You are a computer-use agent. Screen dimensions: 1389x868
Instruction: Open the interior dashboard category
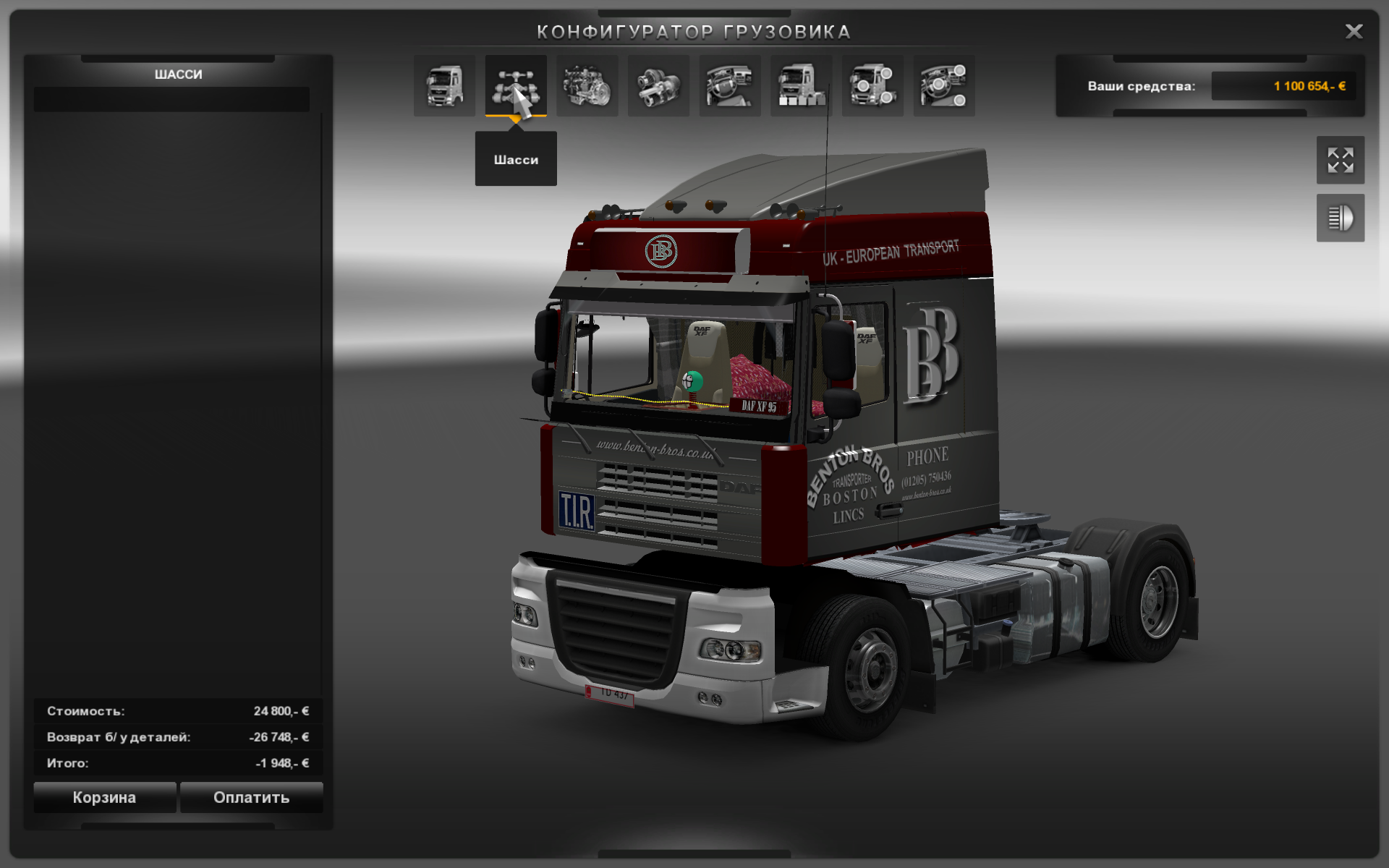tap(729, 86)
